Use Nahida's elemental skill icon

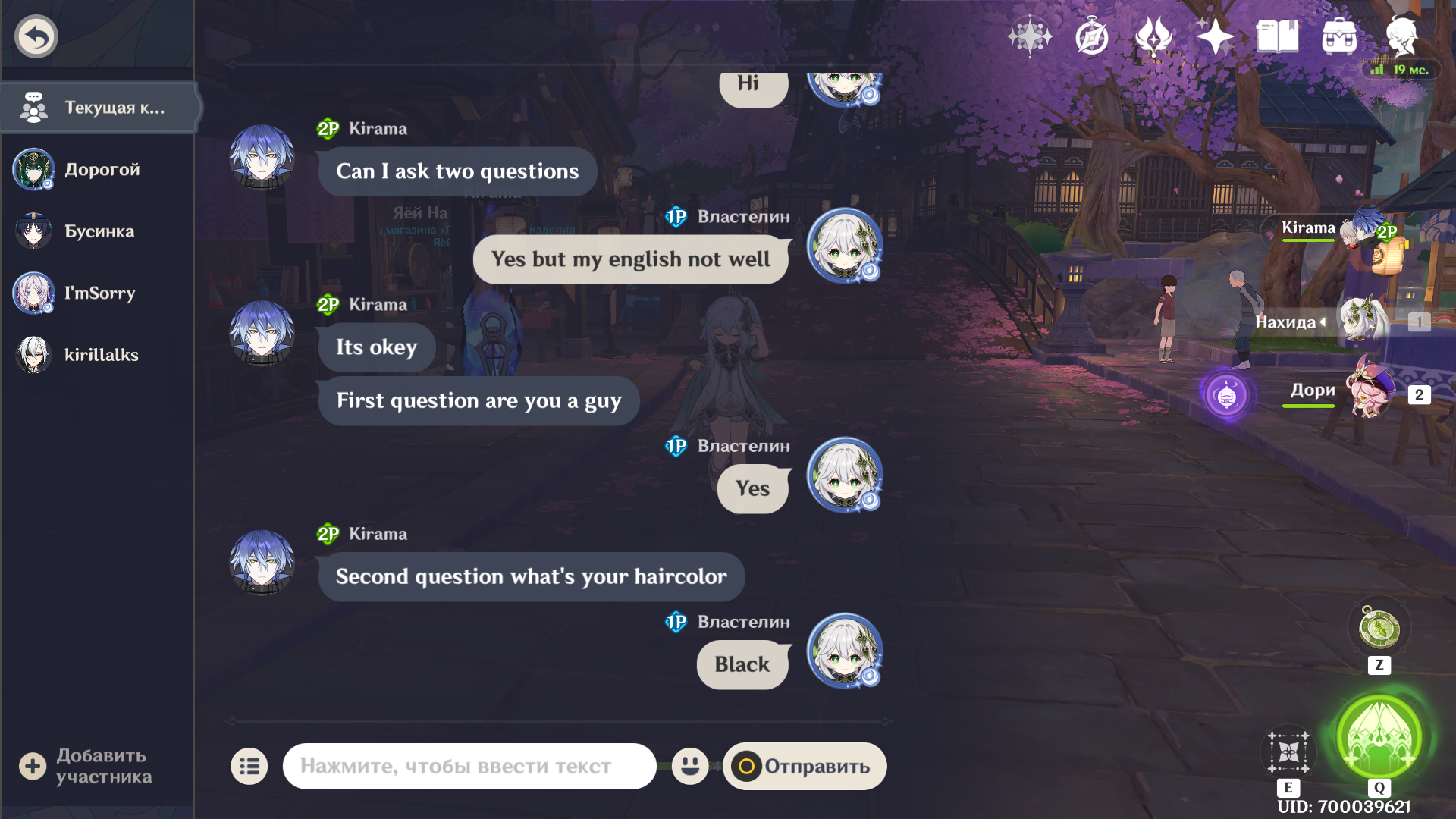[1288, 752]
